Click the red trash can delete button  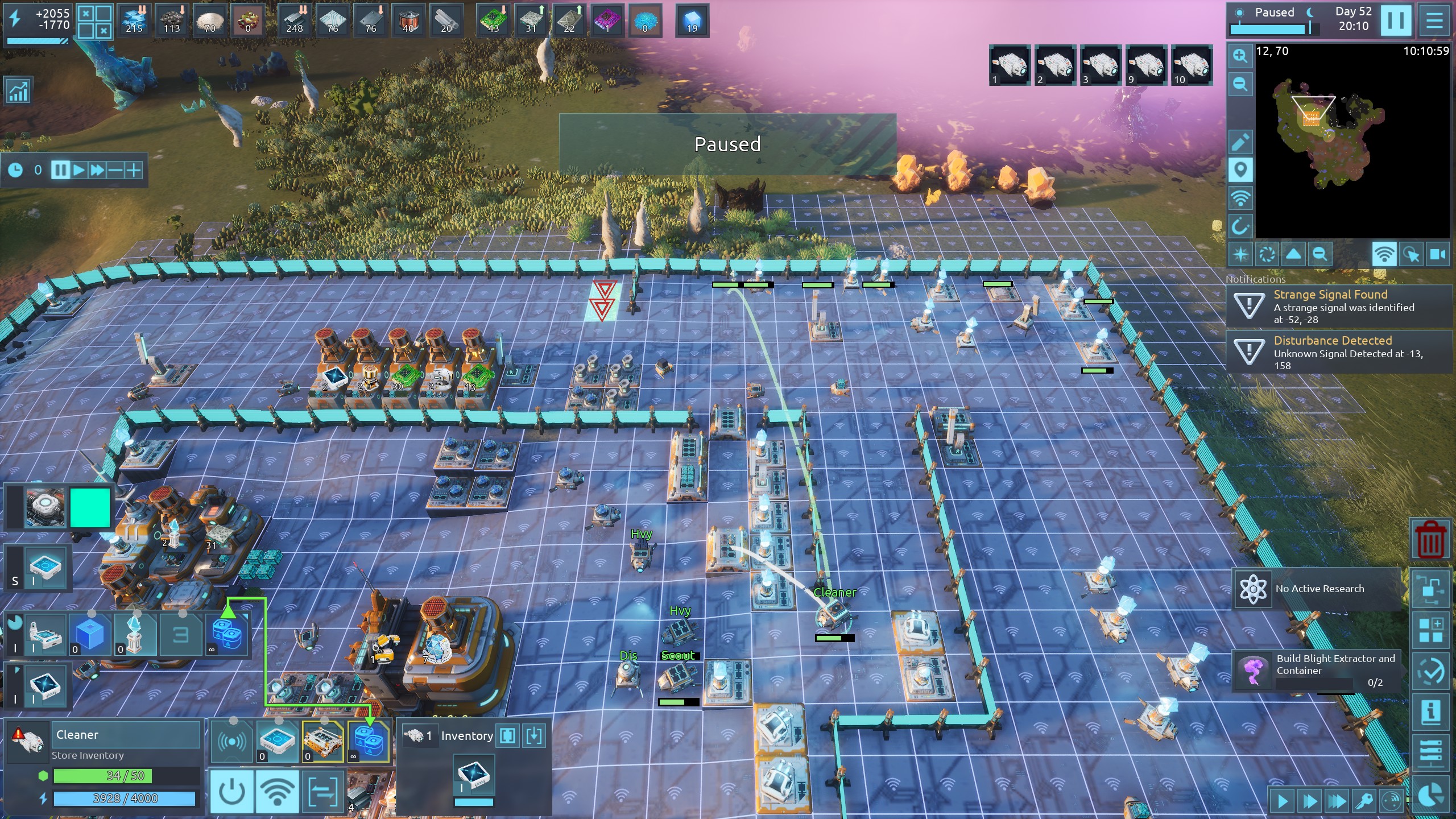pyautogui.click(x=1430, y=540)
